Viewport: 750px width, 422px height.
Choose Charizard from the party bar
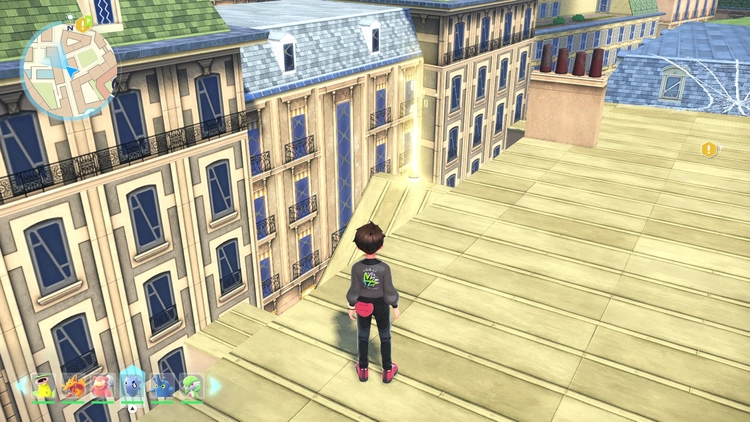click(x=73, y=387)
